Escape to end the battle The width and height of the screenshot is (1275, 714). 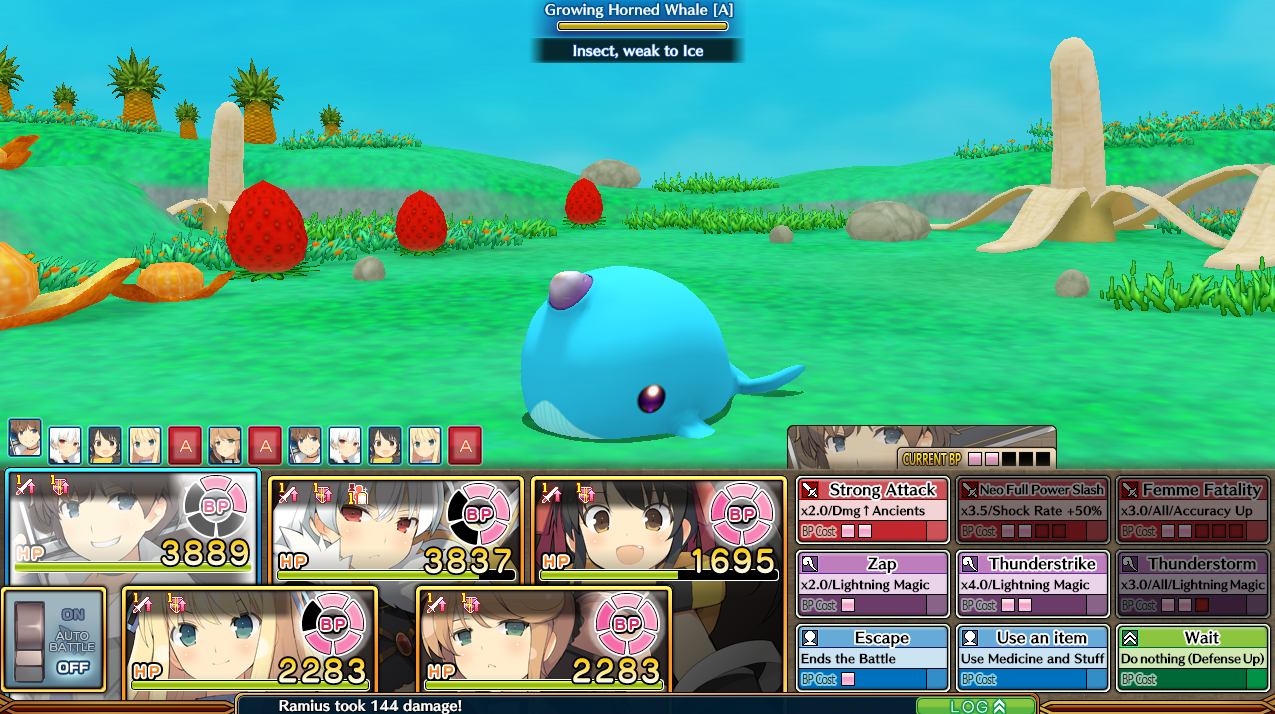872,658
